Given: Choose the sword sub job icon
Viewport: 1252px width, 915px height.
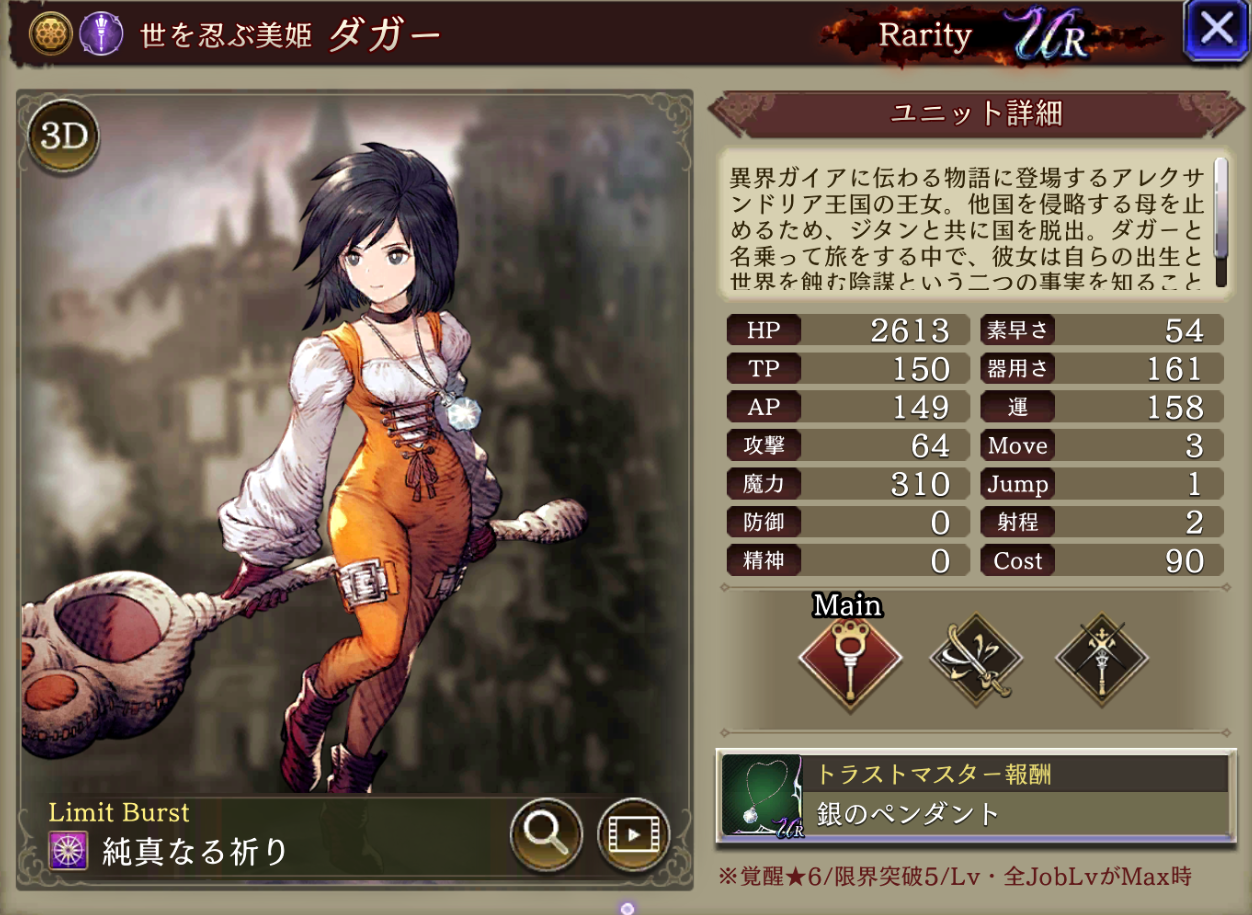Looking at the screenshot, I should click(x=975, y=661).
